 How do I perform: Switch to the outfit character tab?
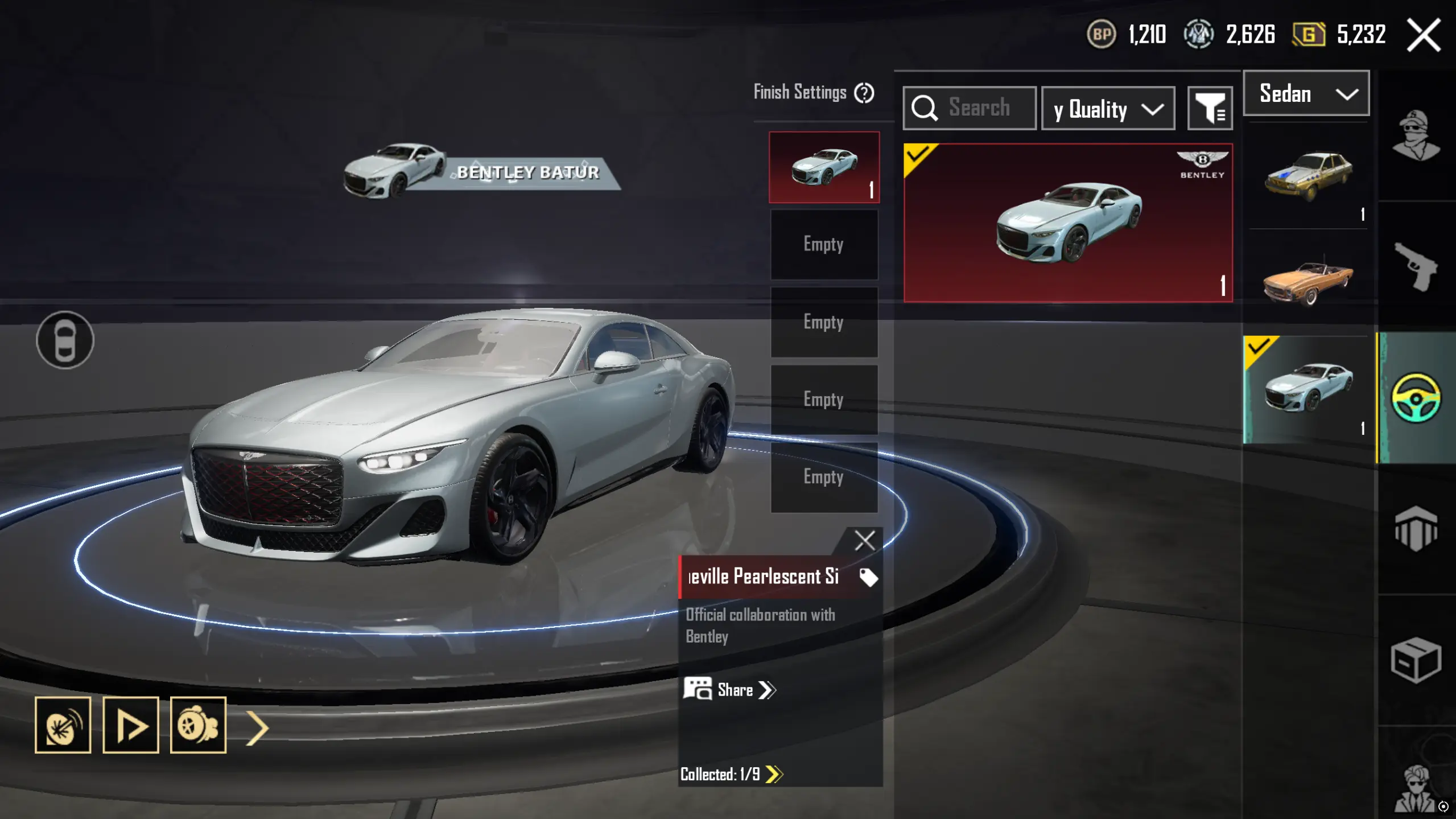point(1416,135)
